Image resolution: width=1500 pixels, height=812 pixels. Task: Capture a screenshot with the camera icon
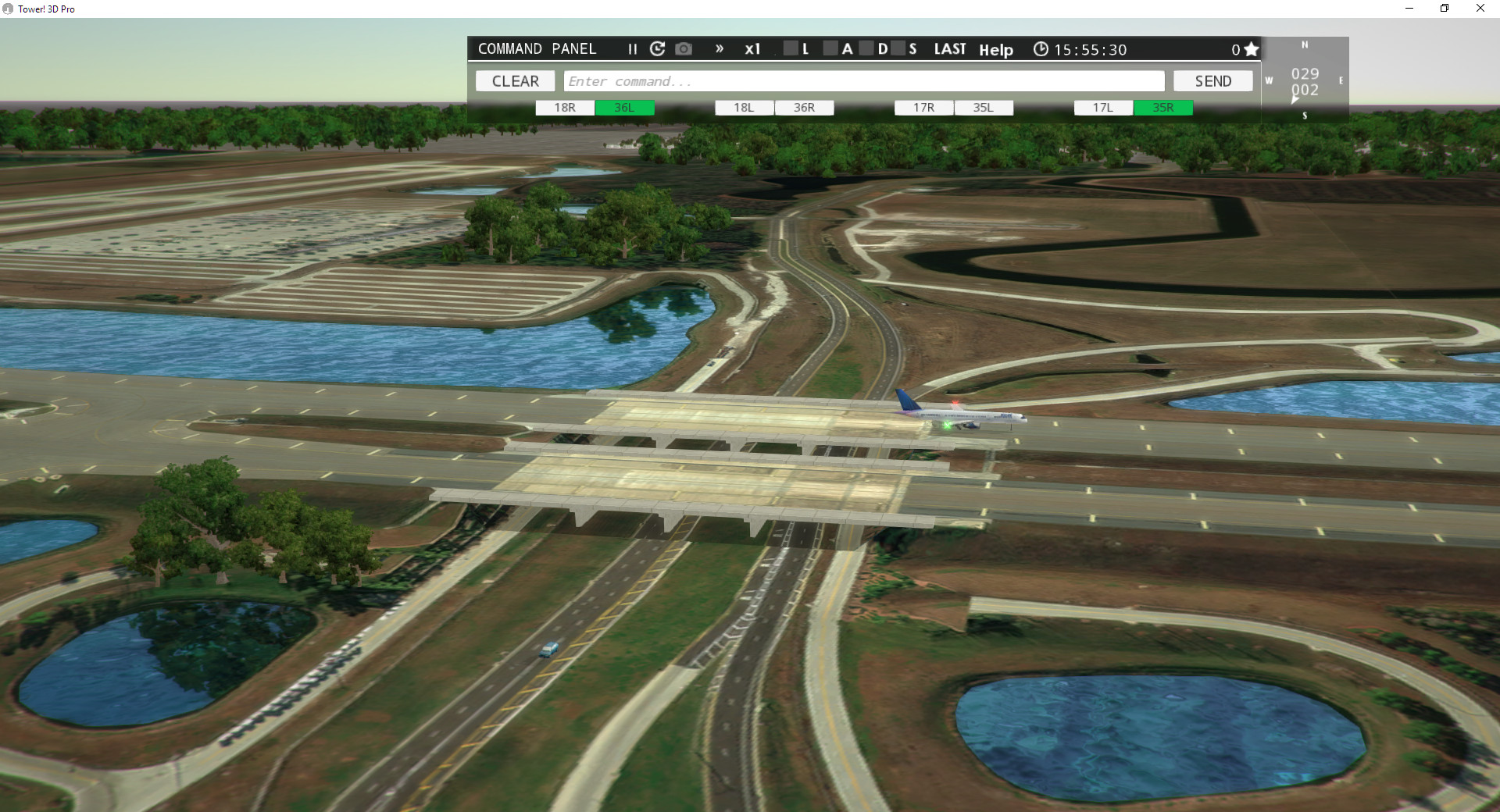(684, 48)
